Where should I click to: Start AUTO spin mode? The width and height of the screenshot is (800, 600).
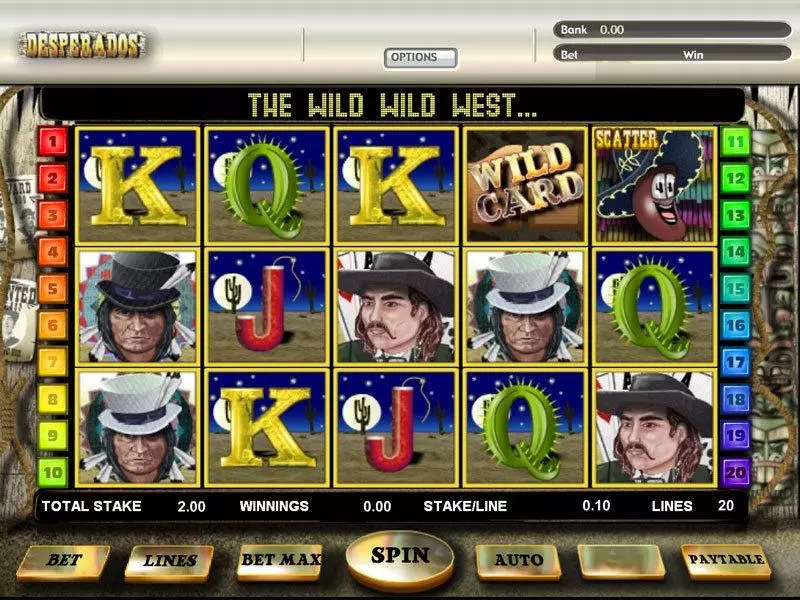coord(518,560)
